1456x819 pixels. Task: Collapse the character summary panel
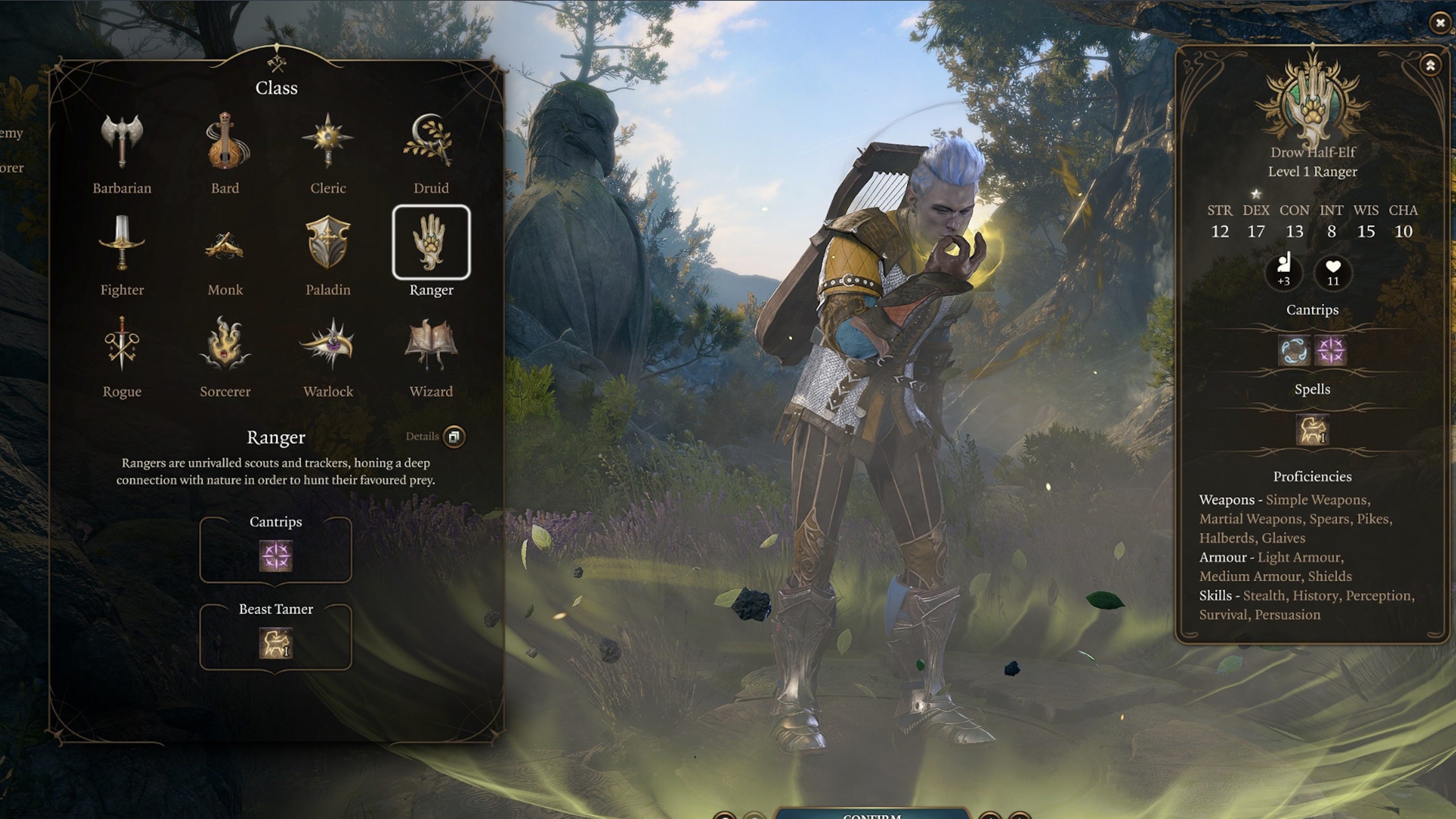click(1430, 65)
